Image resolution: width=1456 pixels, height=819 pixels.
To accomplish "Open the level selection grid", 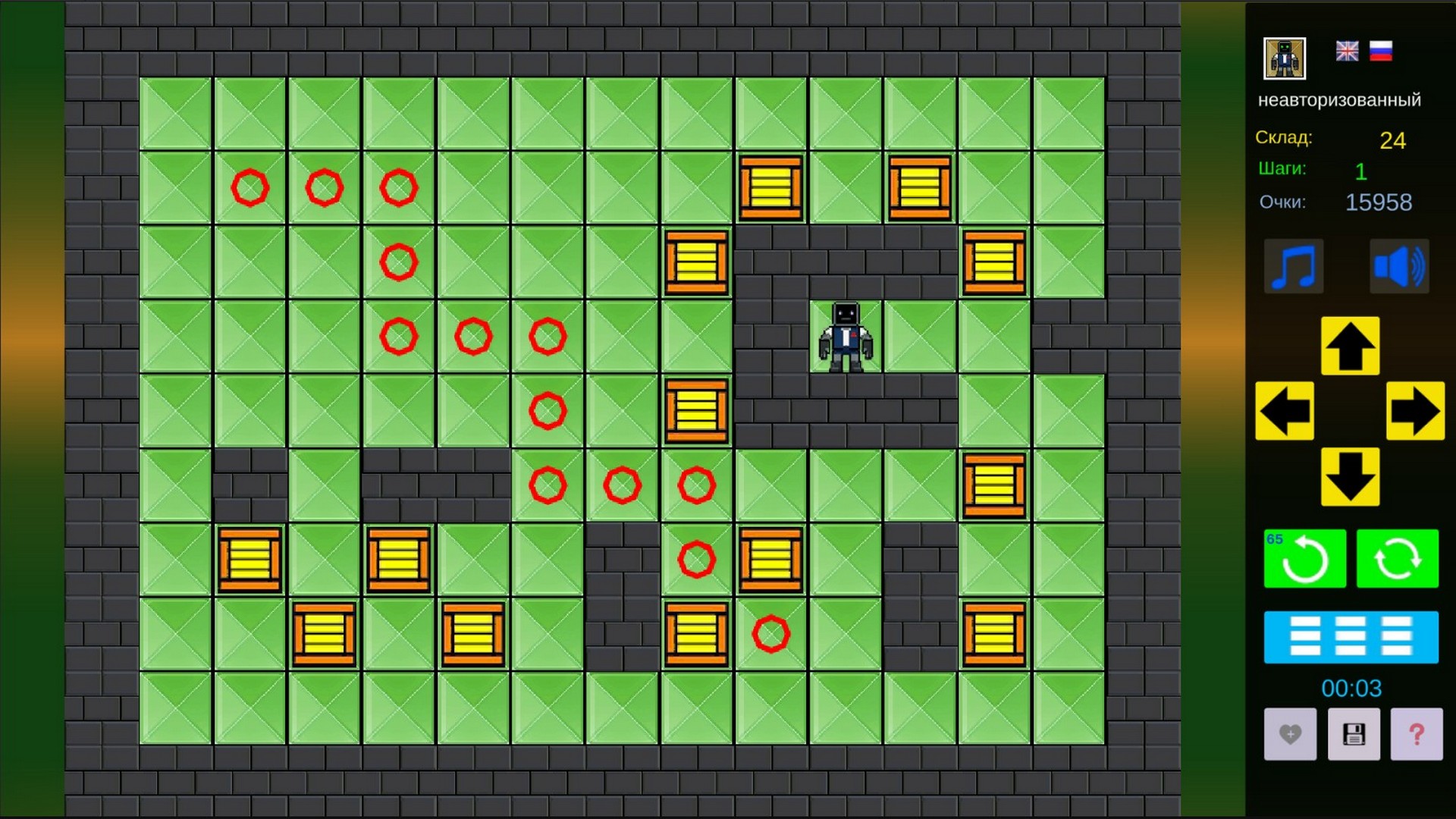I will point(1351,637).
